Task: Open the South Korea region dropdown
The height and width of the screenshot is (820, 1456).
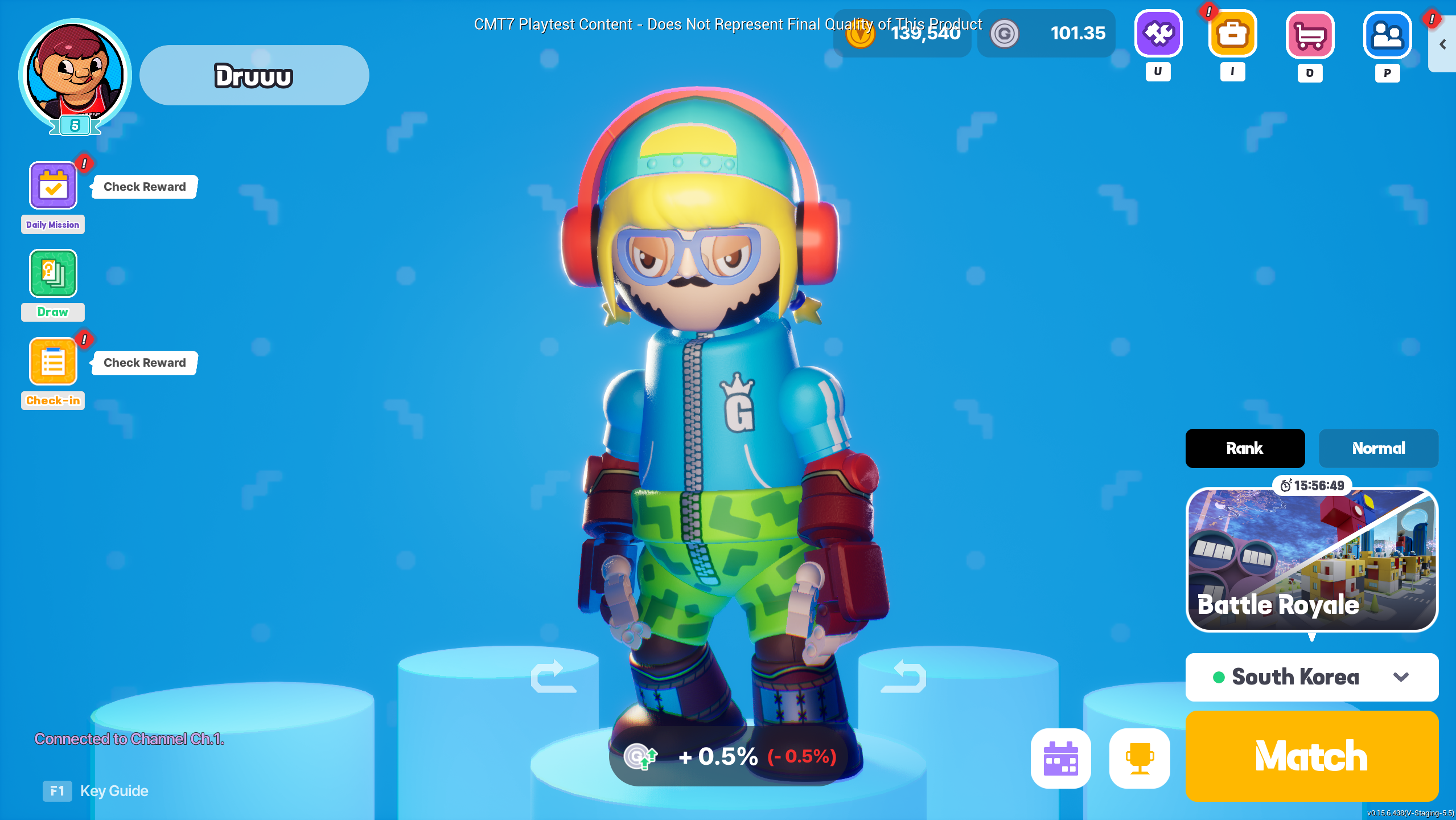Action: 1311,677
